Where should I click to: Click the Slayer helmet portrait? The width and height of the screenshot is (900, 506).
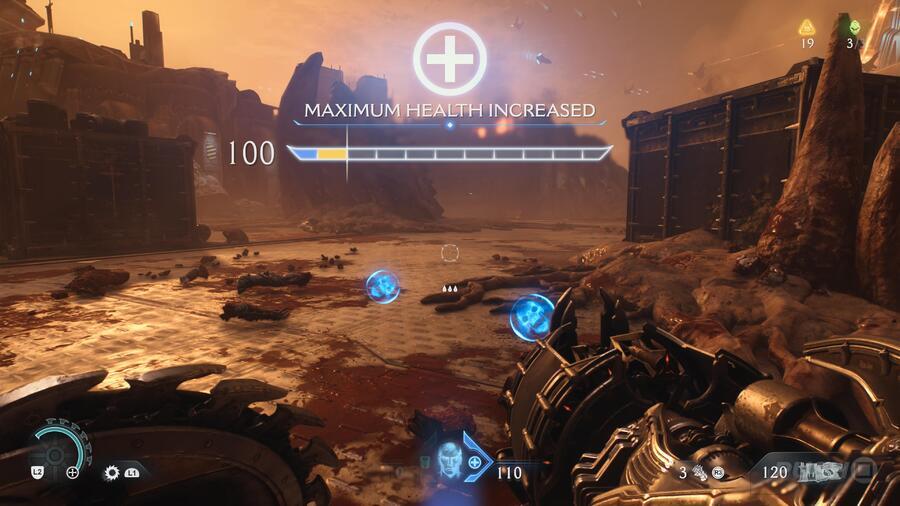click(449, 459)
